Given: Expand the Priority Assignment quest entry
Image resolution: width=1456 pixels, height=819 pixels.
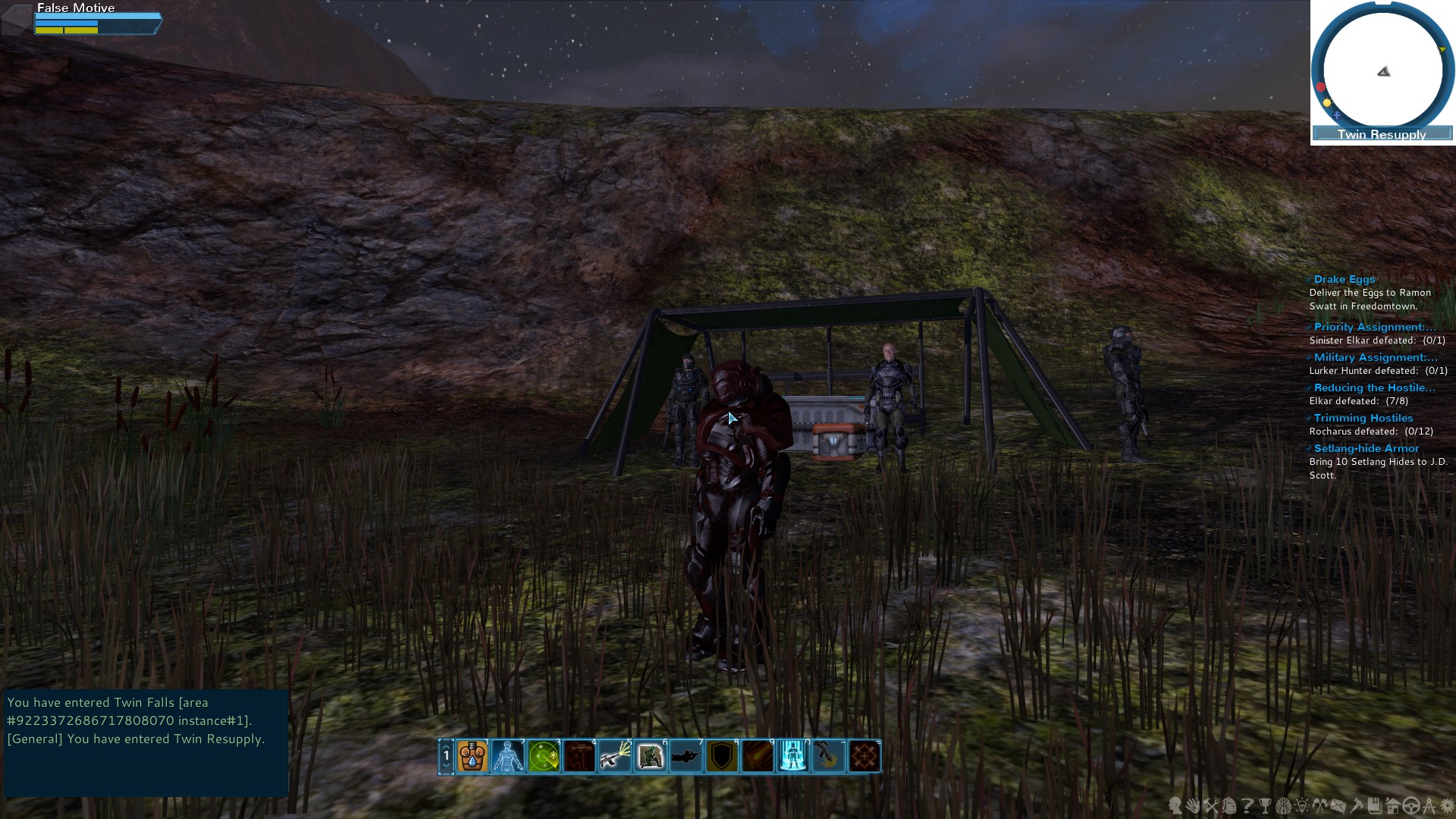Looking at the screenshot, I should (x=1309, y=327).
